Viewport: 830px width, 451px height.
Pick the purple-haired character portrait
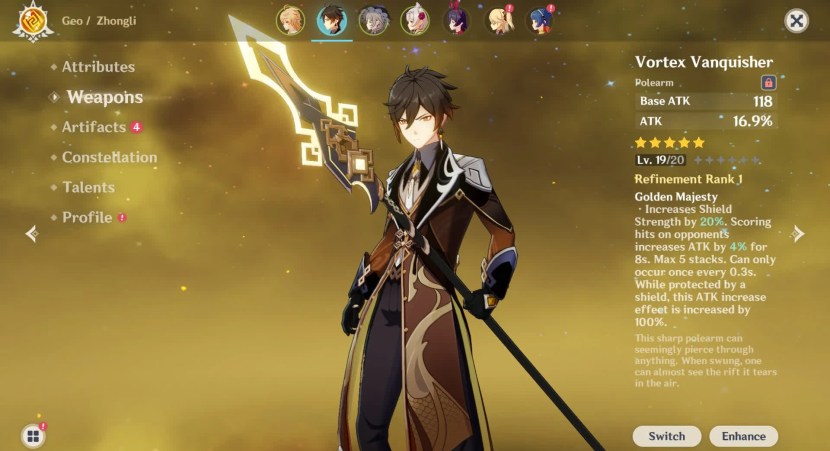click(457, 20)
